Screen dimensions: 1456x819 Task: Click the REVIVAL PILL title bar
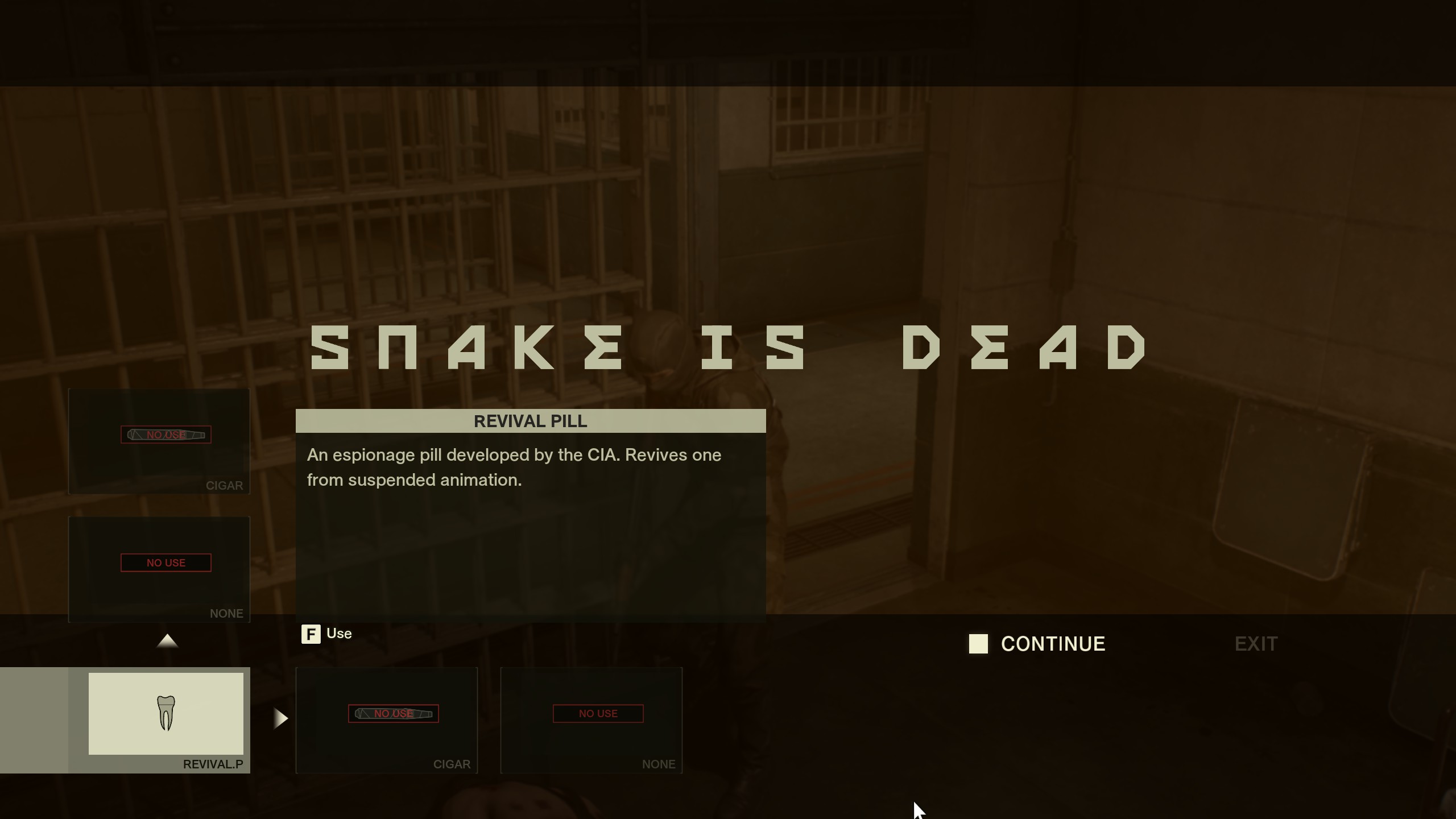tap(530, 421)
